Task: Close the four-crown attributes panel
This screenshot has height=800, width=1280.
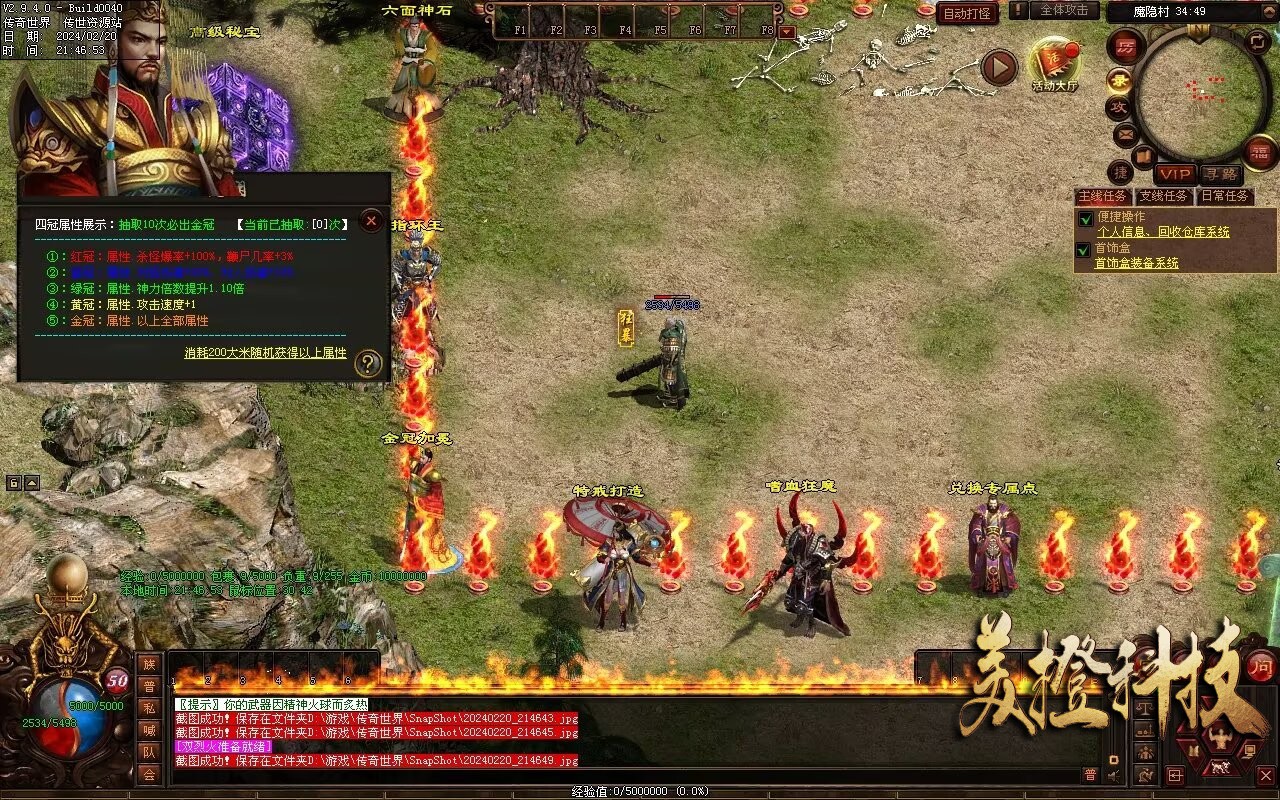Action: tap(371, 220)
